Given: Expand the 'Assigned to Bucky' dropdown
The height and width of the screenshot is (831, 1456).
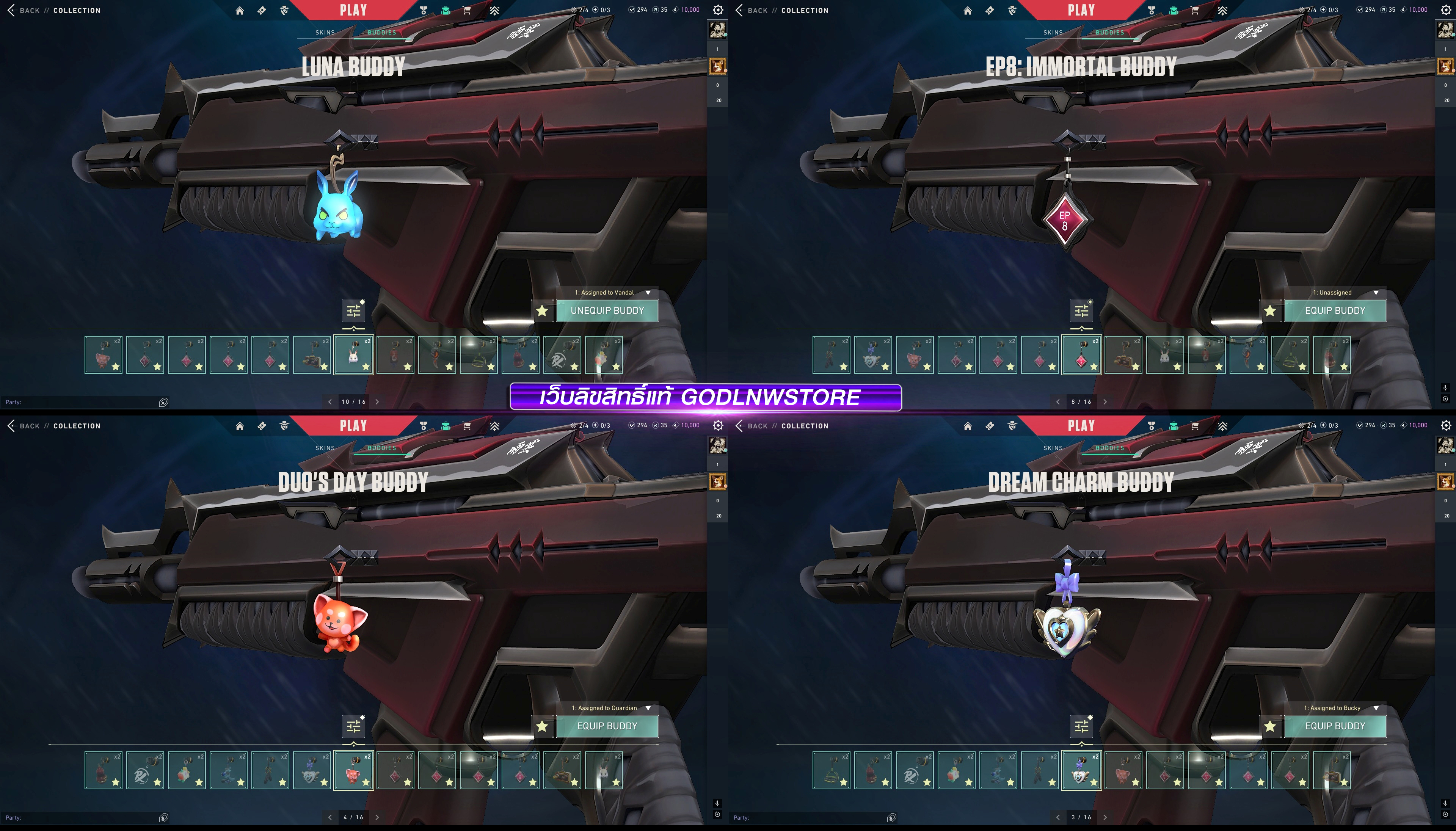Looking at the screenshot, I should coord(1376,708).
